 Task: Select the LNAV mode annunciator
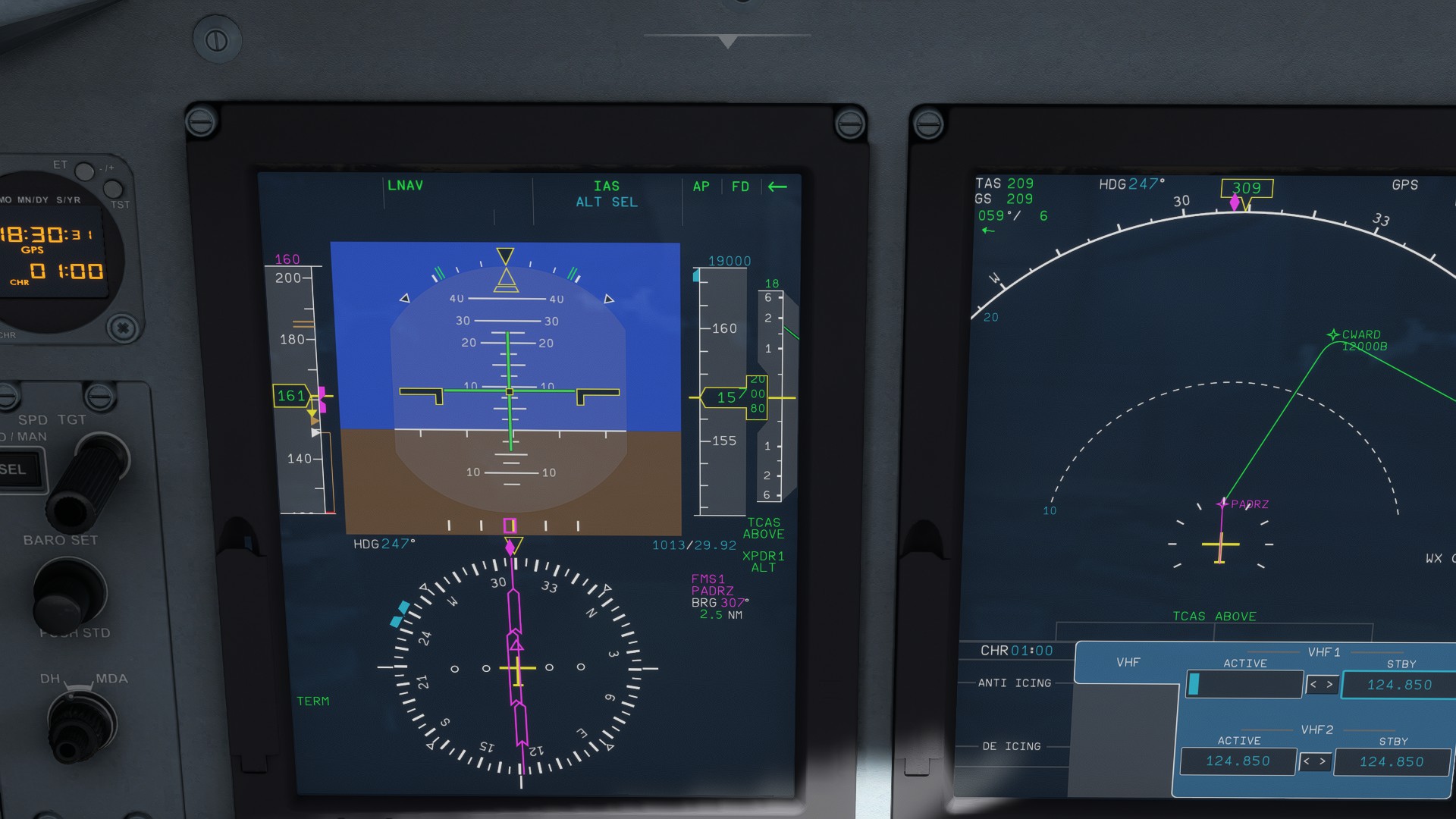click(405, 185)
